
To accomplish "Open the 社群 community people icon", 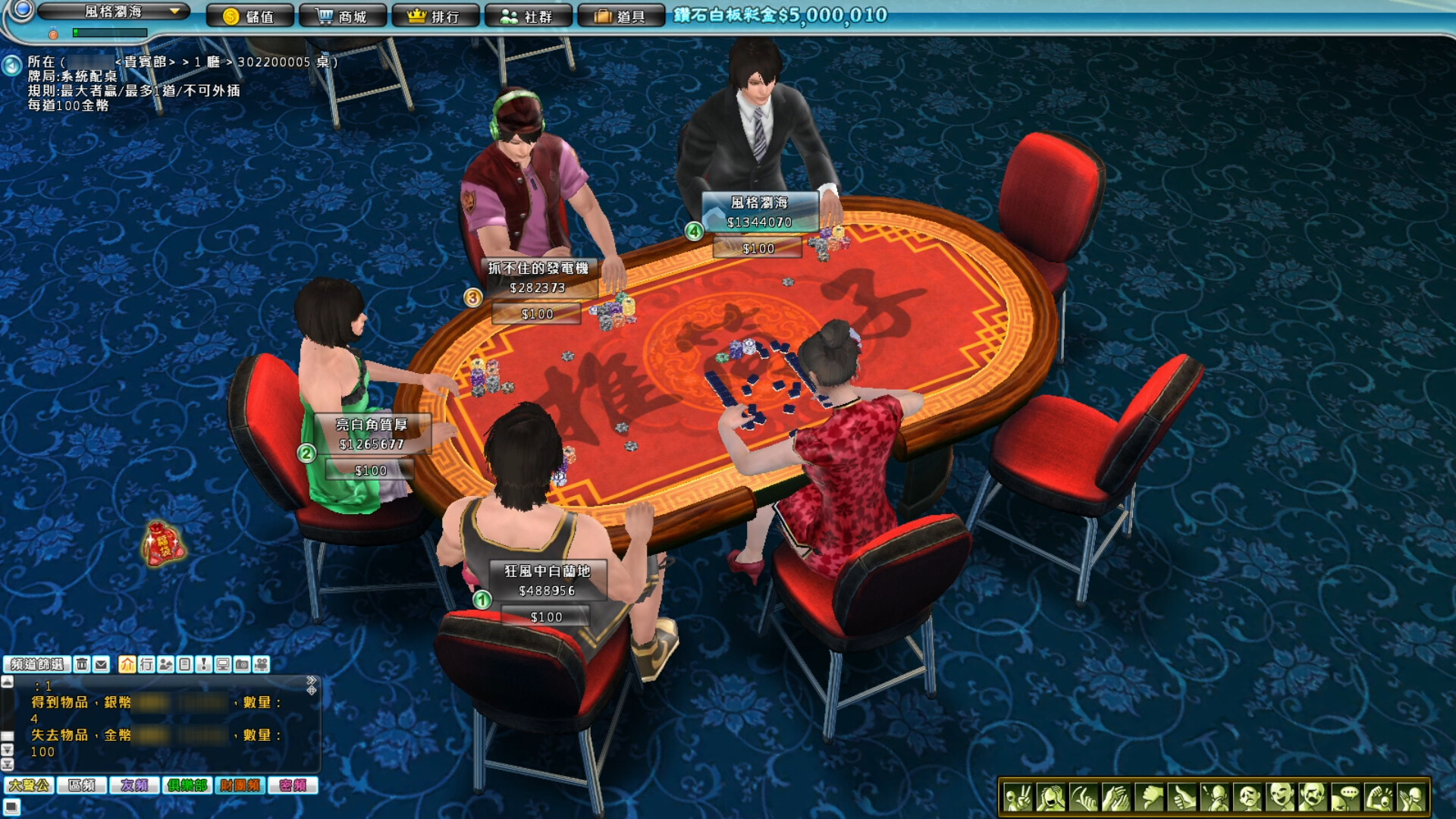I will tap(529, 15).
